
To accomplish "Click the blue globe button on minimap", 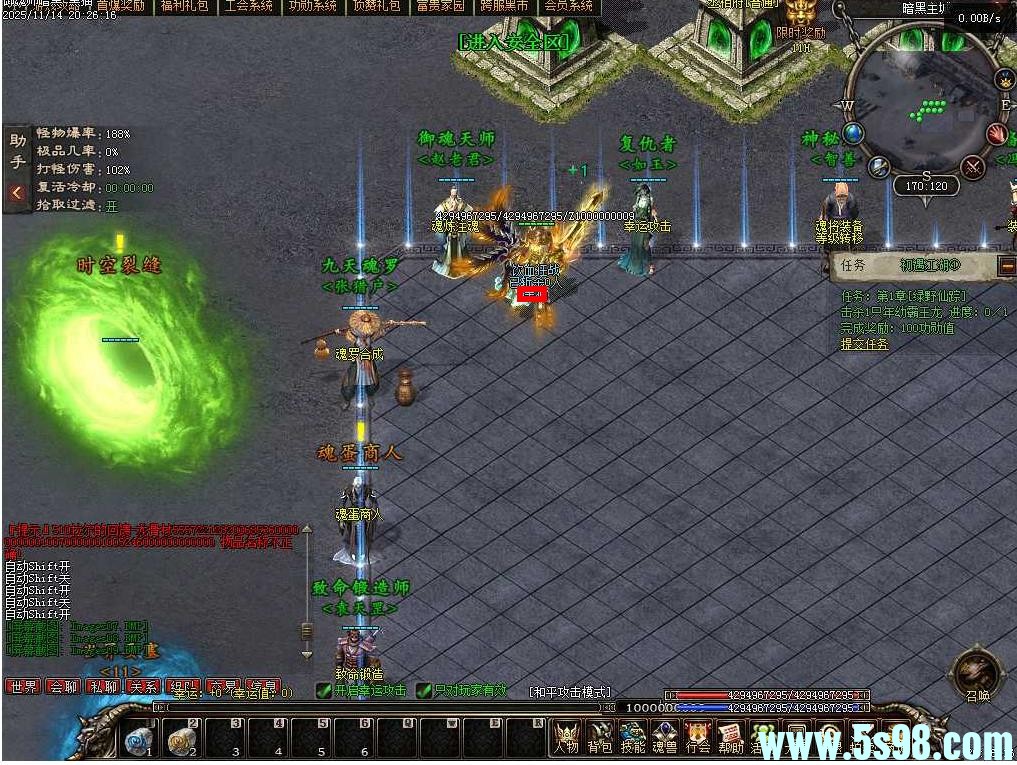I will click(x=853, y=133).
